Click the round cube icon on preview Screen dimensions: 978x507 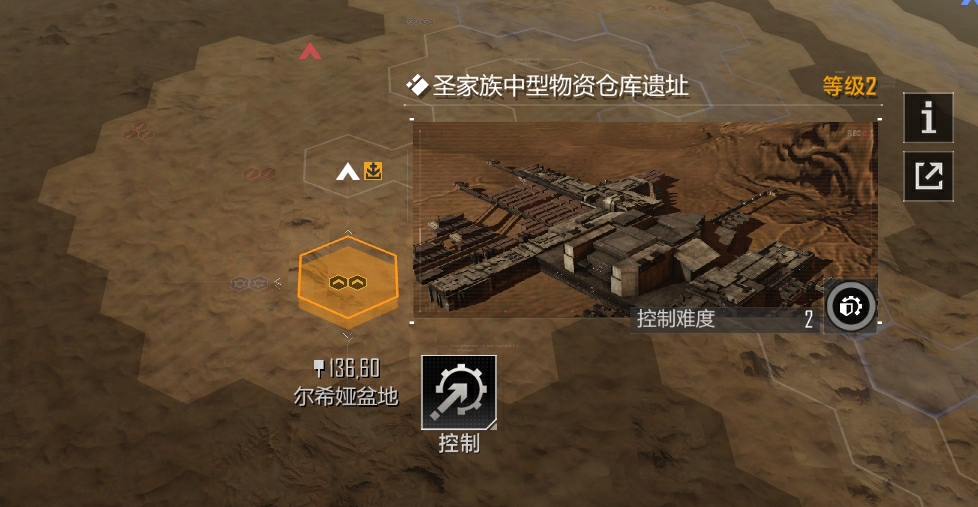851,307
